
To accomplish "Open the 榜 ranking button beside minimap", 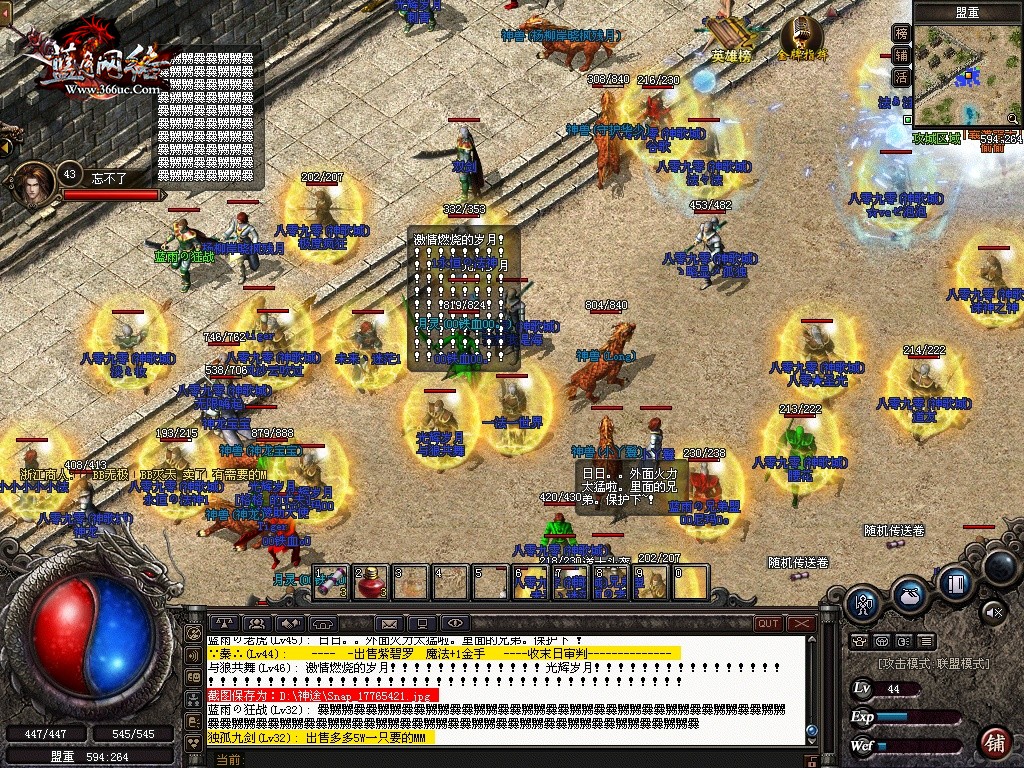I will tap(901, 34).
